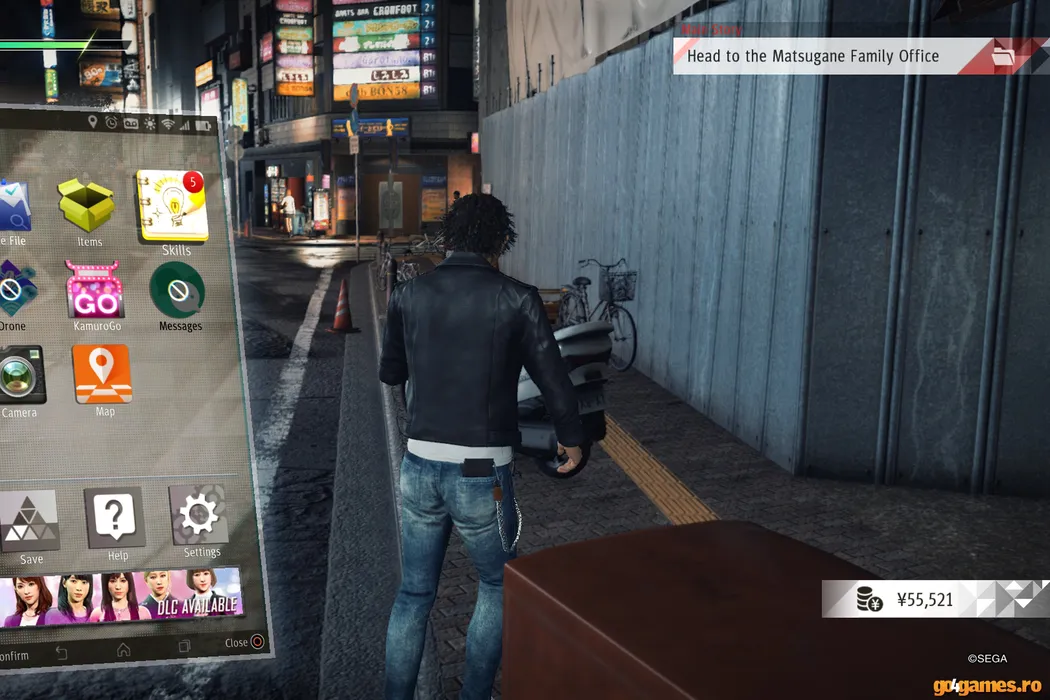
Task: Open the Messages app
Action: point(178,291)
